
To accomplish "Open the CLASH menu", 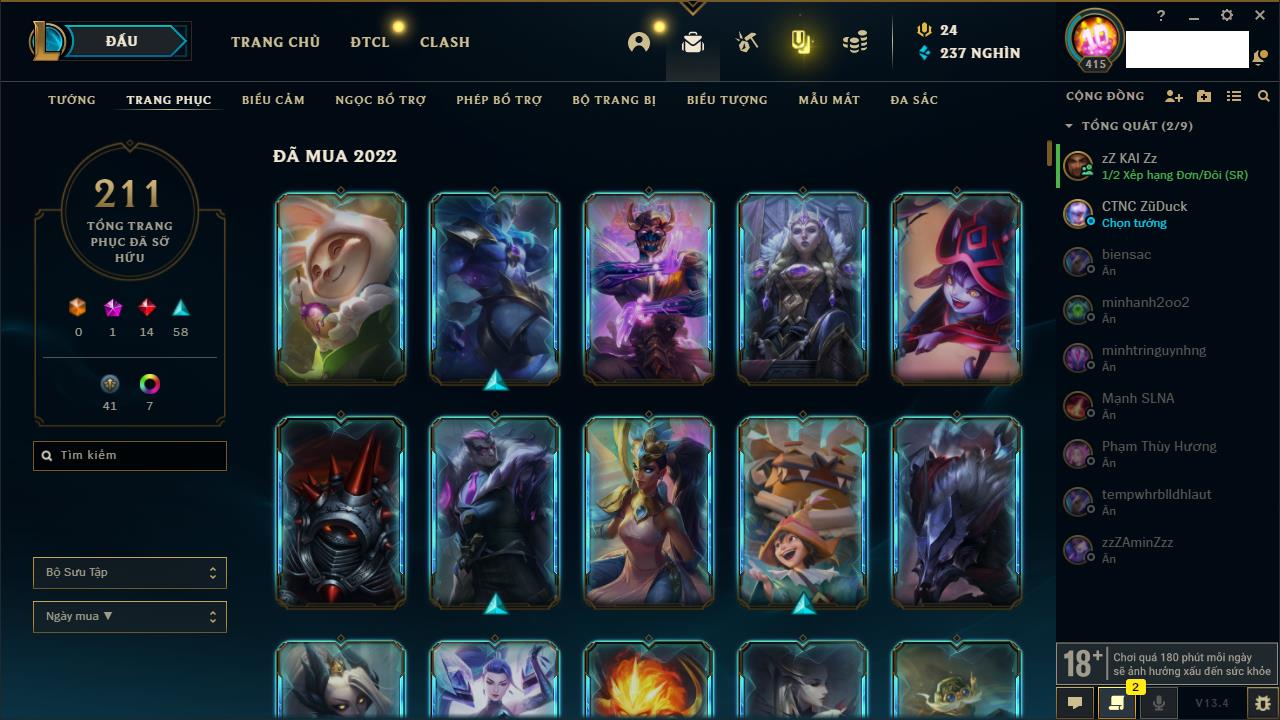I will (444, 42).
